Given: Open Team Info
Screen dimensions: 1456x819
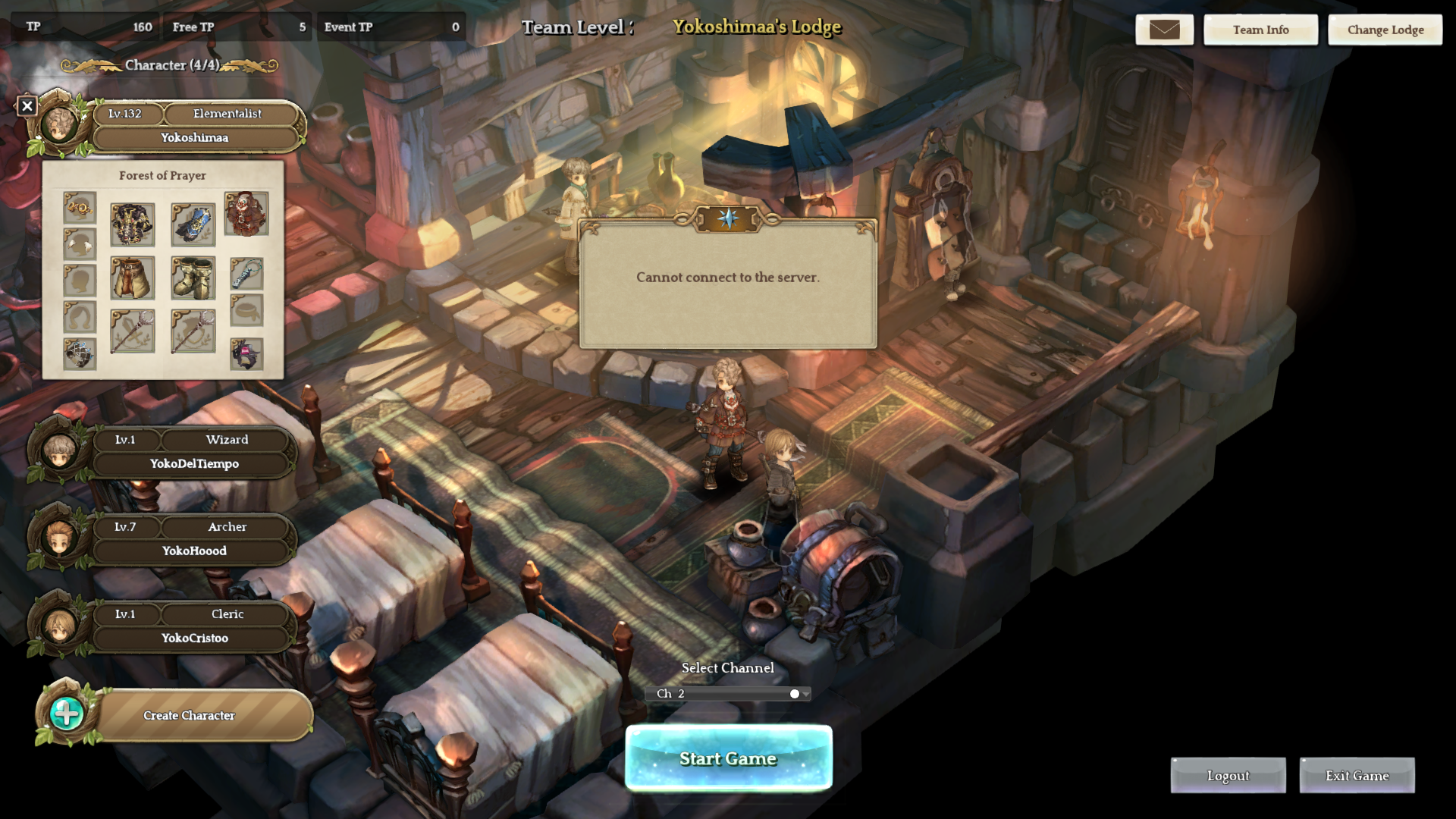Looking at the screenshot, I should [1260, 30].
